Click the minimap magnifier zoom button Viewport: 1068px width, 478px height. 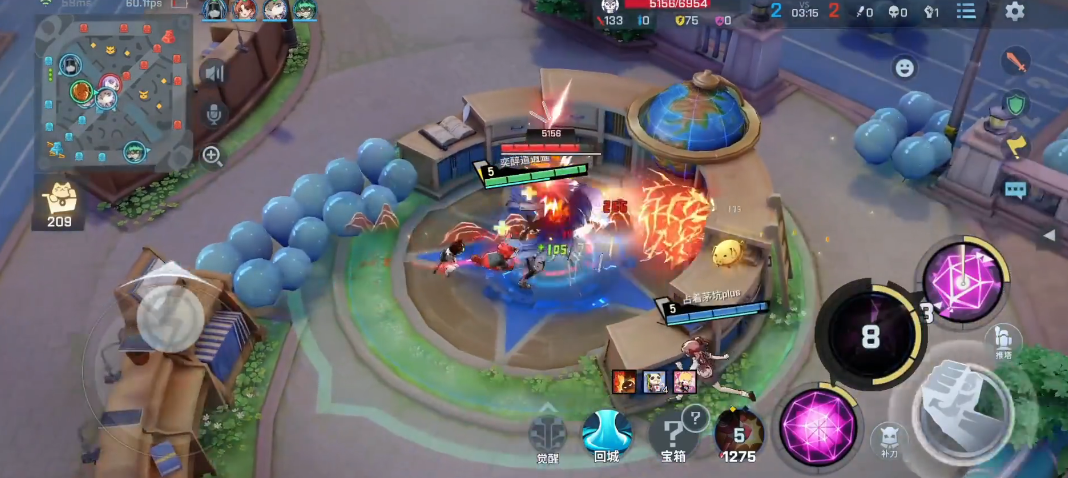coord(212,155)
